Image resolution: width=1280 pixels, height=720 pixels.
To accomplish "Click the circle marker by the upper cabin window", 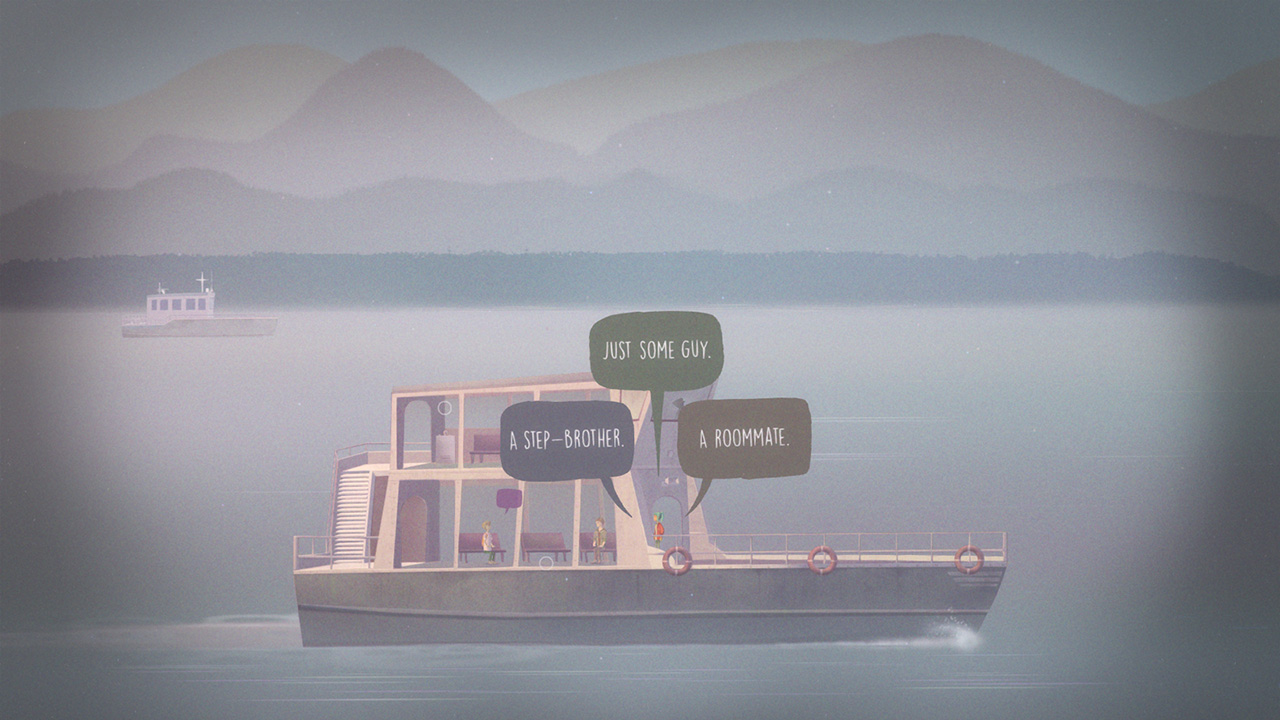I will coord(445,407).
